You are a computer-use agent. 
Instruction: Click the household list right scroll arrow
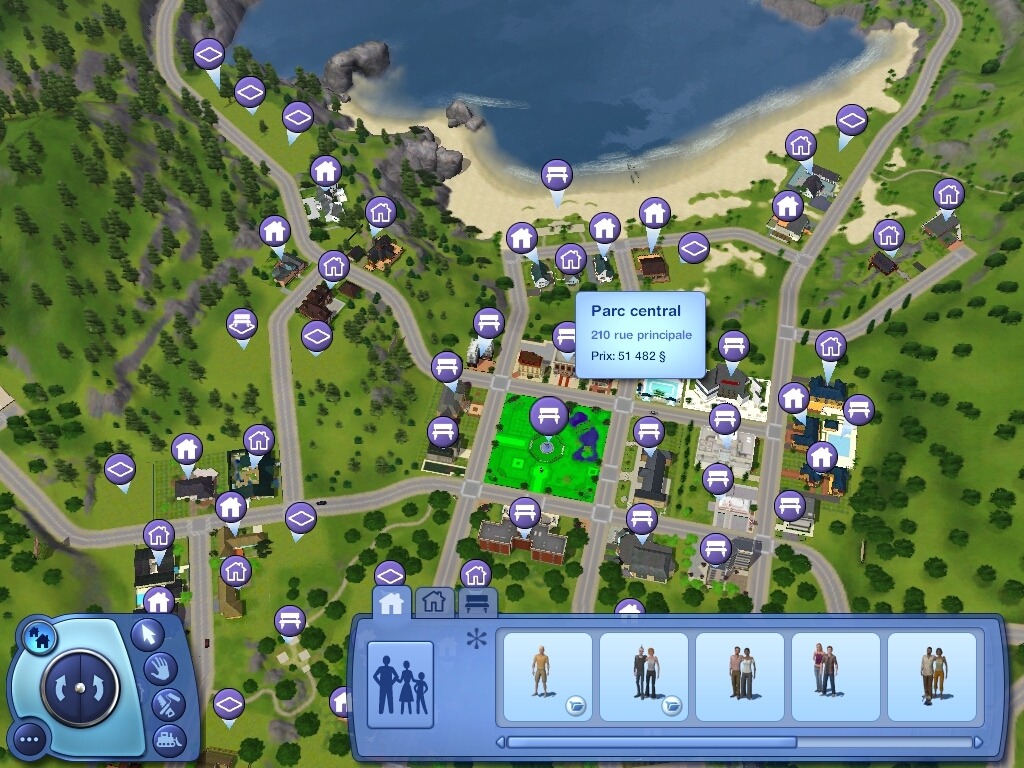(978, 743)
